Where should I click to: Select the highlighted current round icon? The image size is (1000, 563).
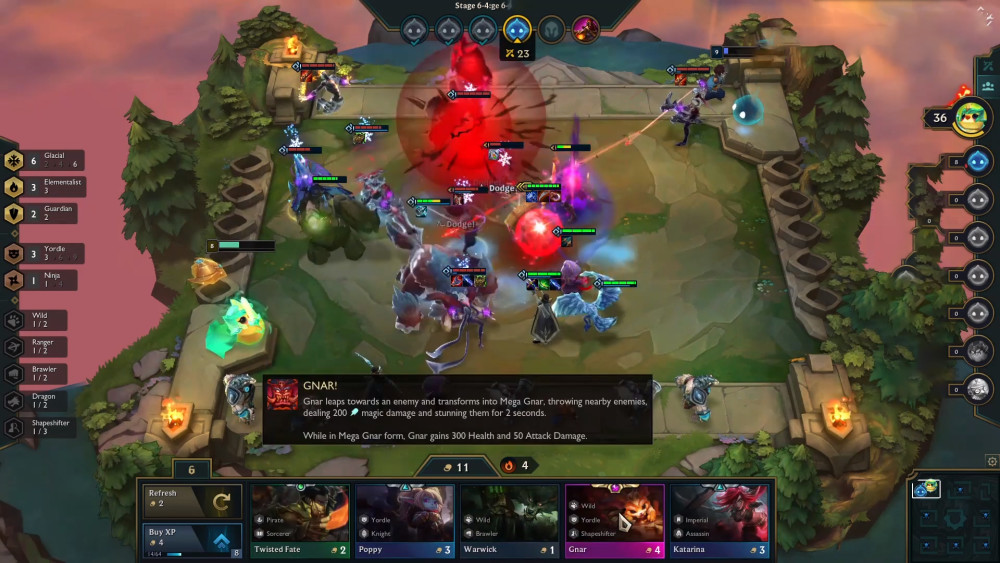(x=517, y=29)
